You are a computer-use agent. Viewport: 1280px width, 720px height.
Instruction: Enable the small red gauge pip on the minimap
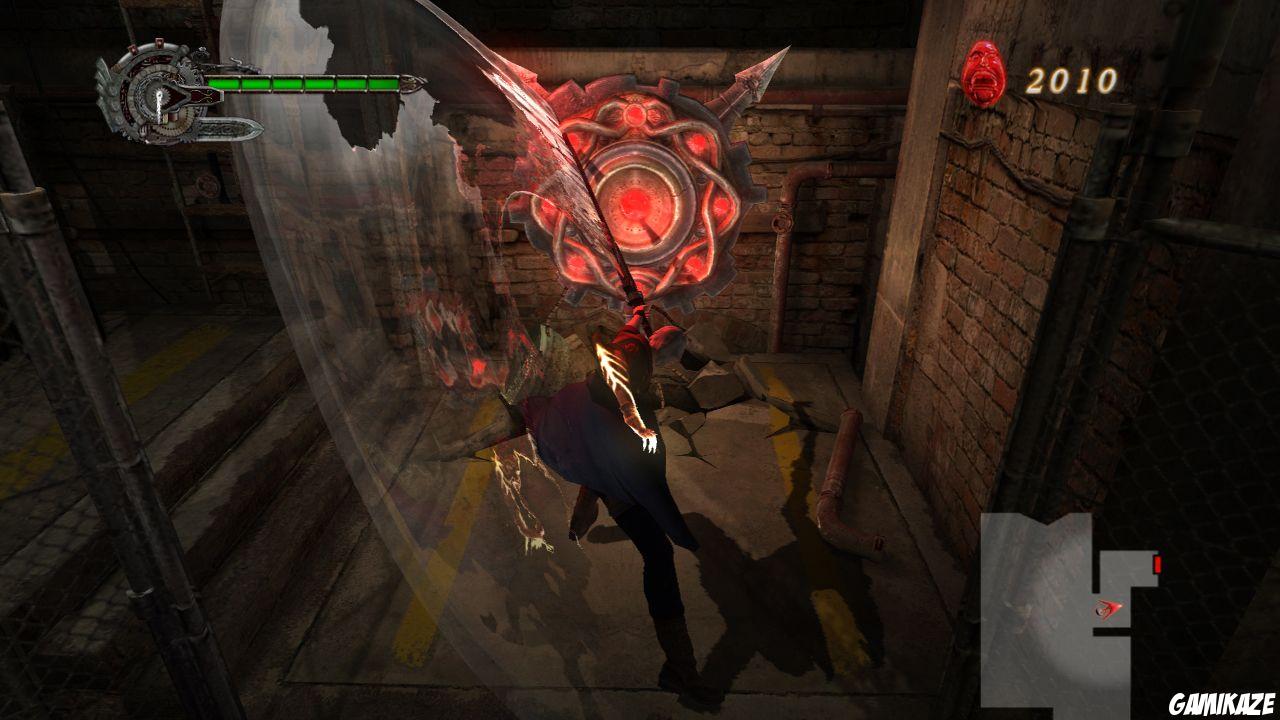pyautogui.click(x=1157, y=562)
